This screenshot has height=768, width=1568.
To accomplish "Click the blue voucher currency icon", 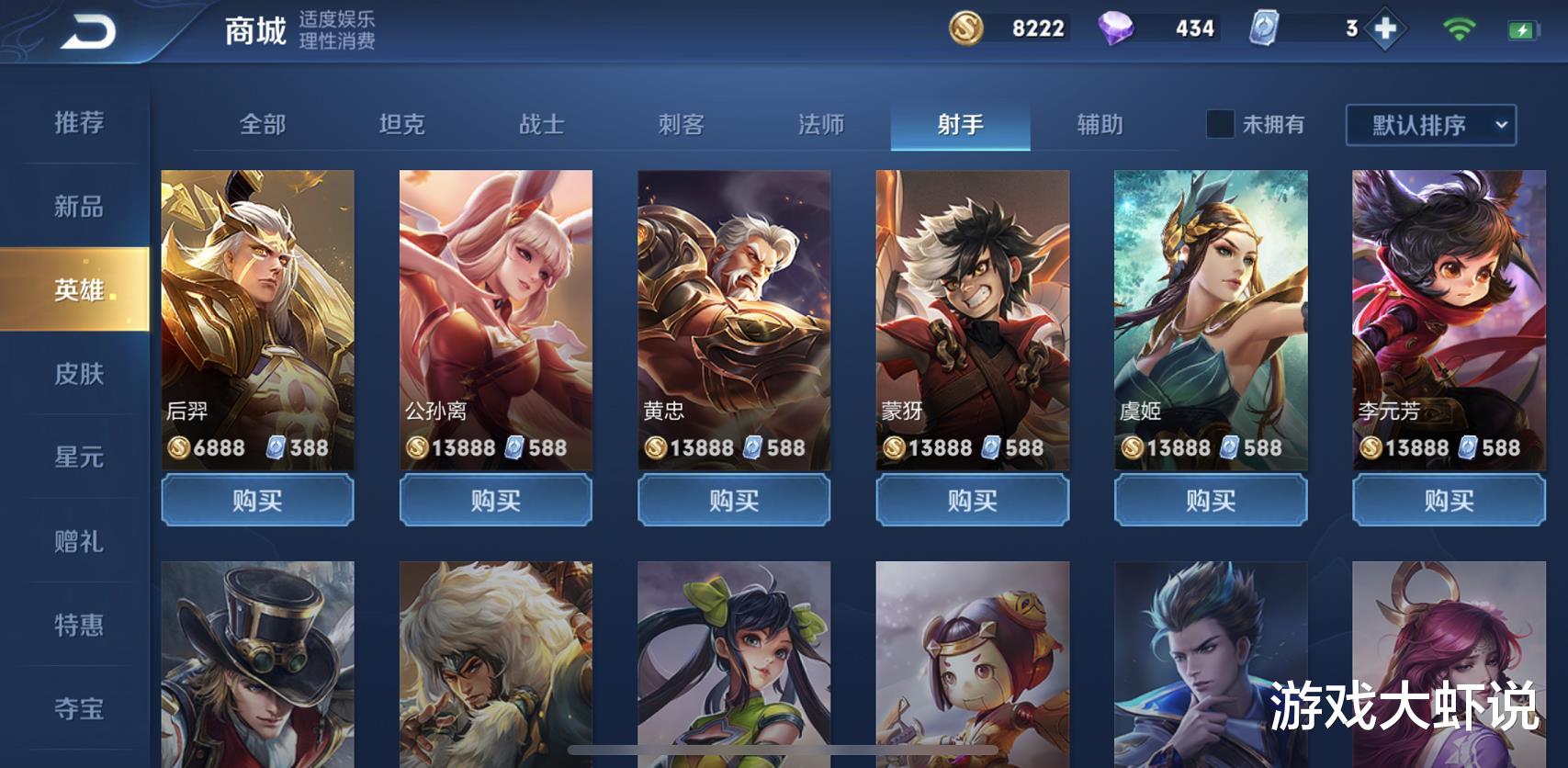I will pyautogui.click(x=1266, y=28).
